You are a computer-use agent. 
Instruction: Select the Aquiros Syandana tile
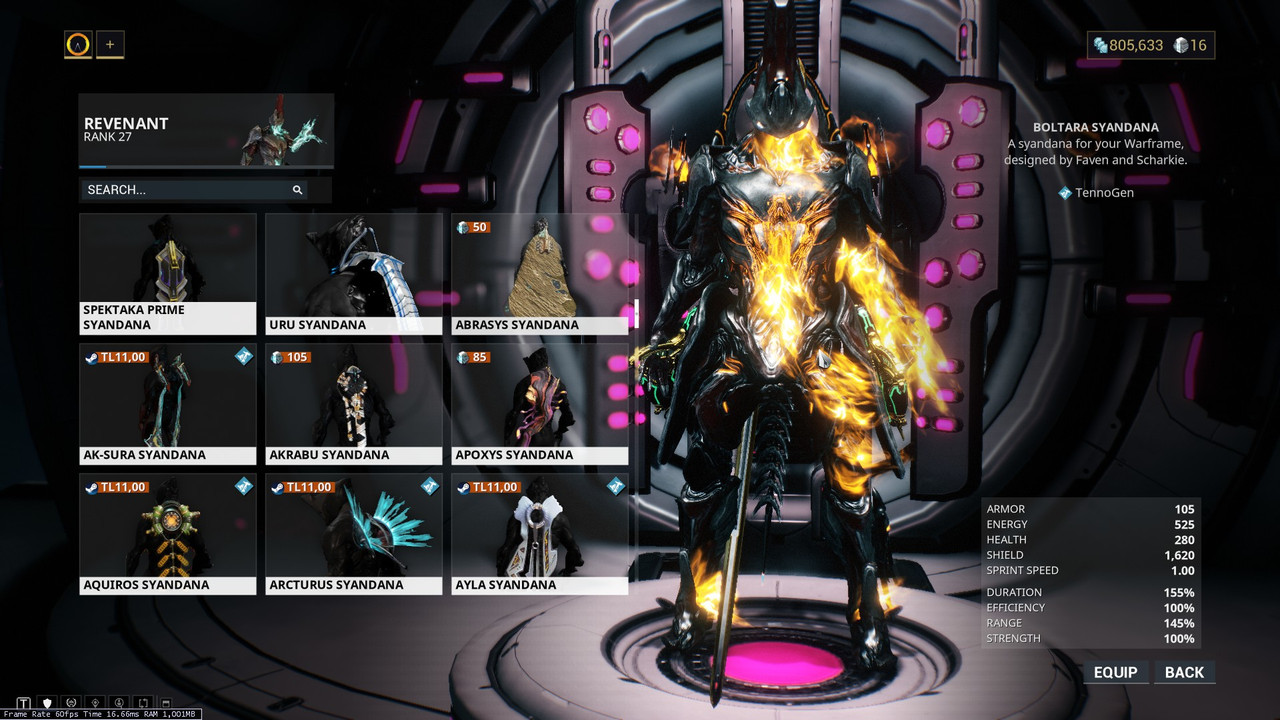168,533
